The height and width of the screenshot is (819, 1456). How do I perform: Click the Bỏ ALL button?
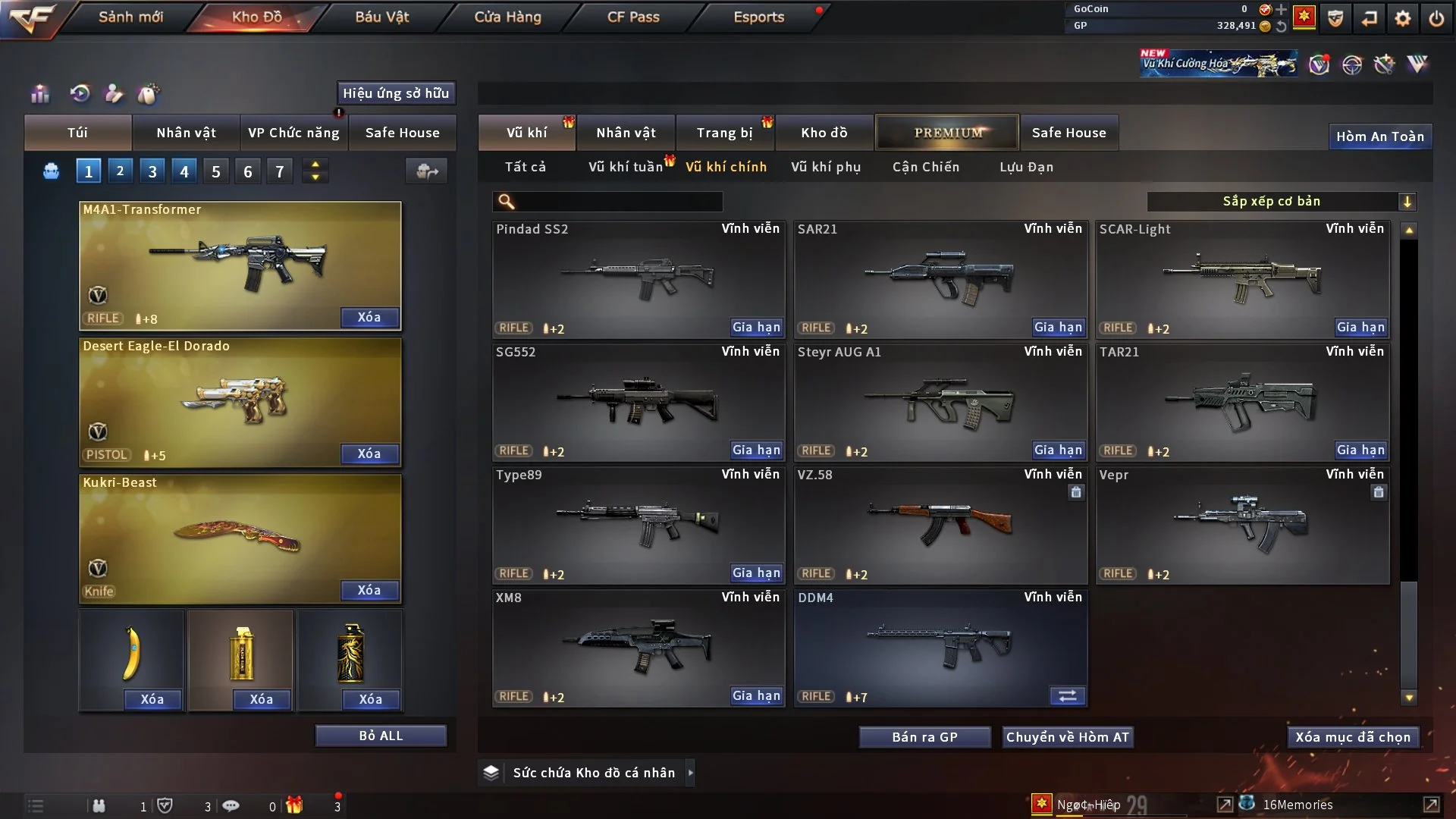[381, 736]
